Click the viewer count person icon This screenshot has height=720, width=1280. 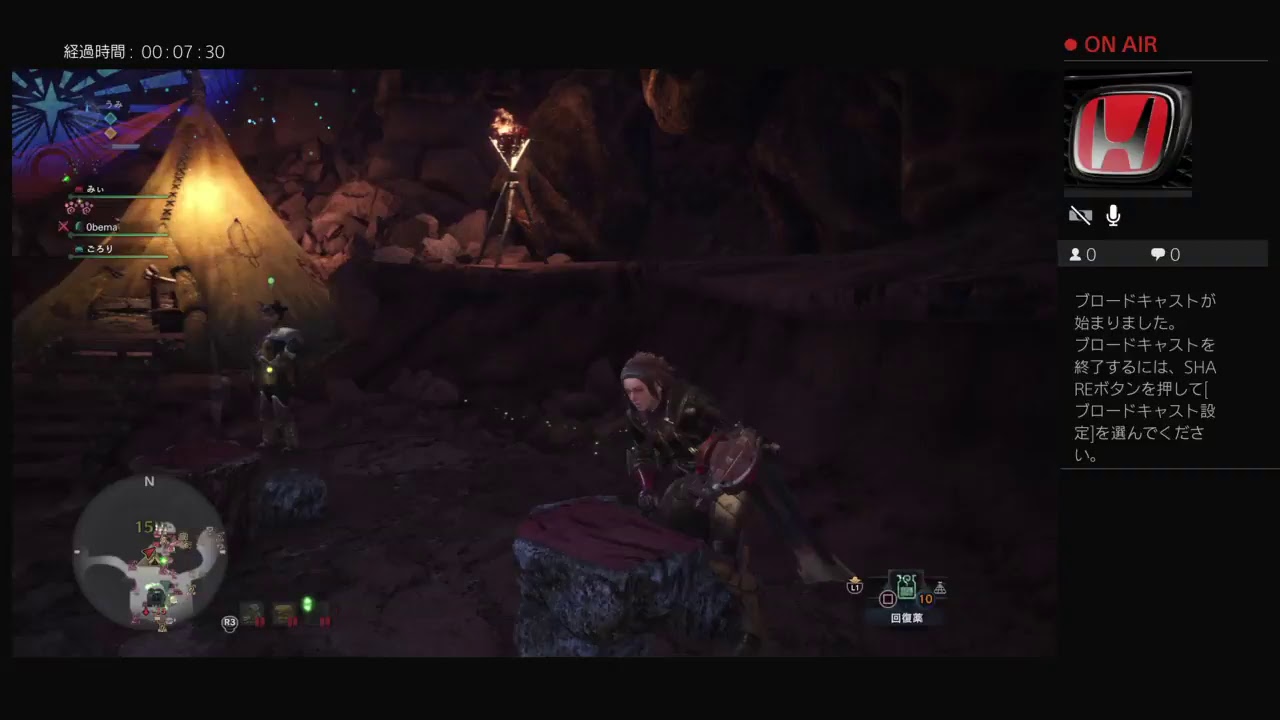pos(1073,254)
